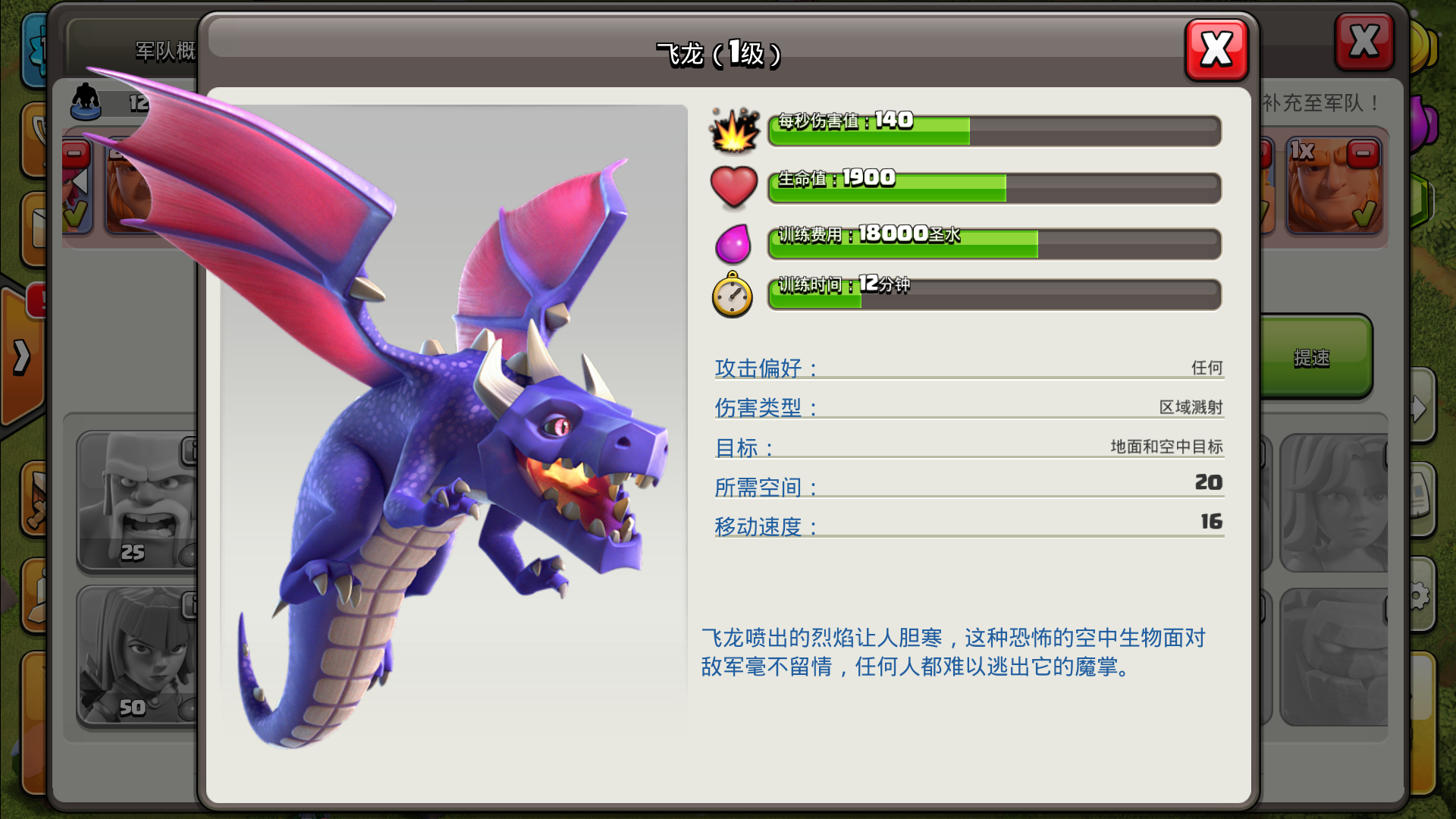Close the army overview window
Image resolution: width=1456 pixels, height=819 pixels.
[1363, 42]
